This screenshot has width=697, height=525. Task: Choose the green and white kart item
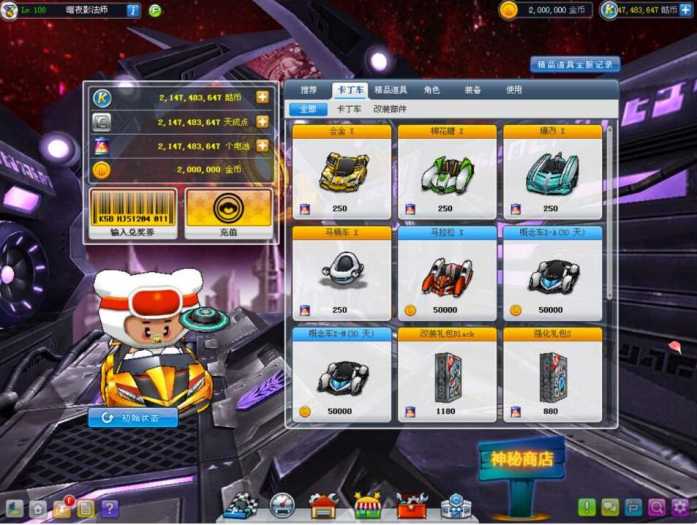(446, 170)
